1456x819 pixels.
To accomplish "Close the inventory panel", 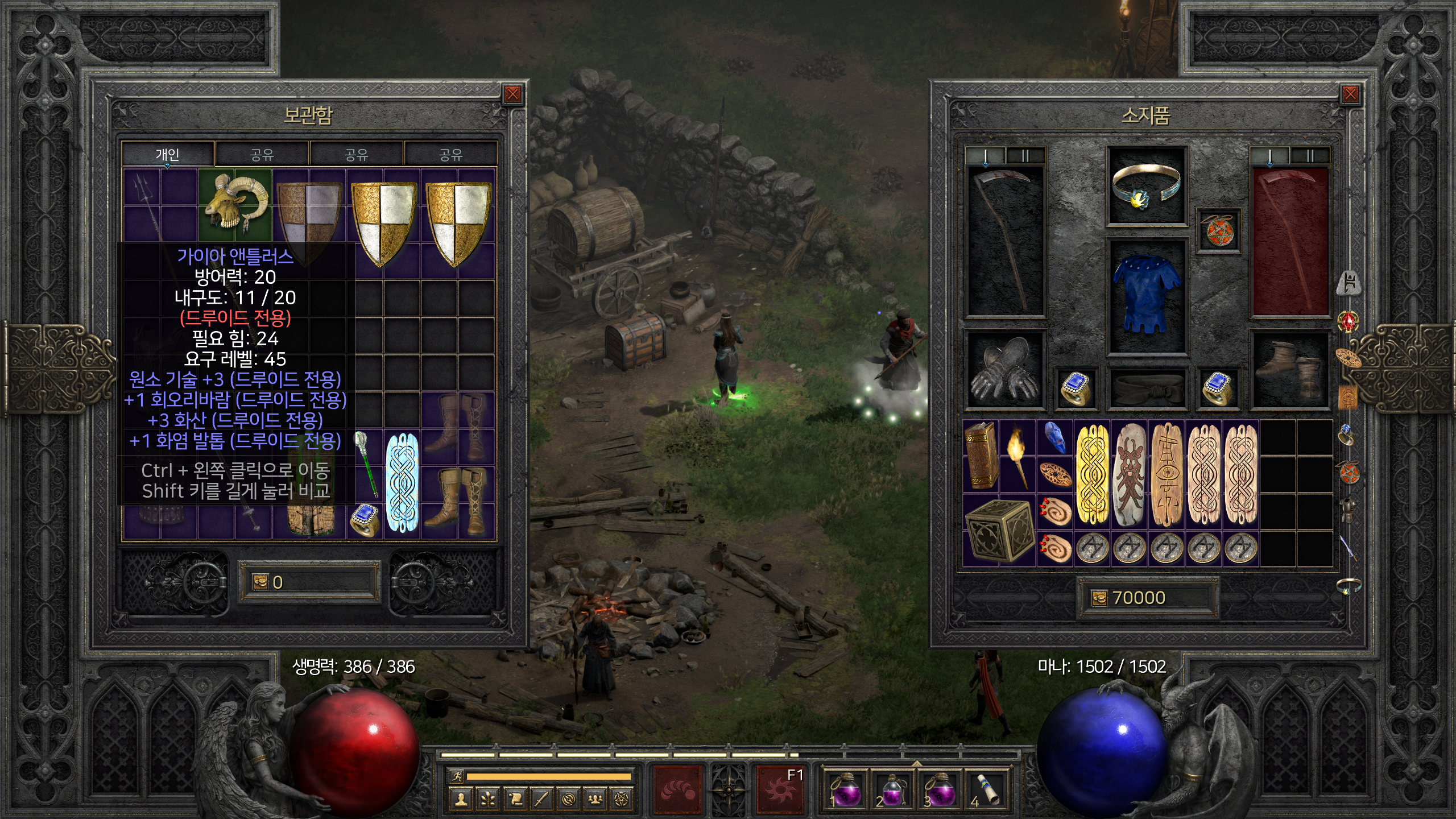I will [1350, 94].
